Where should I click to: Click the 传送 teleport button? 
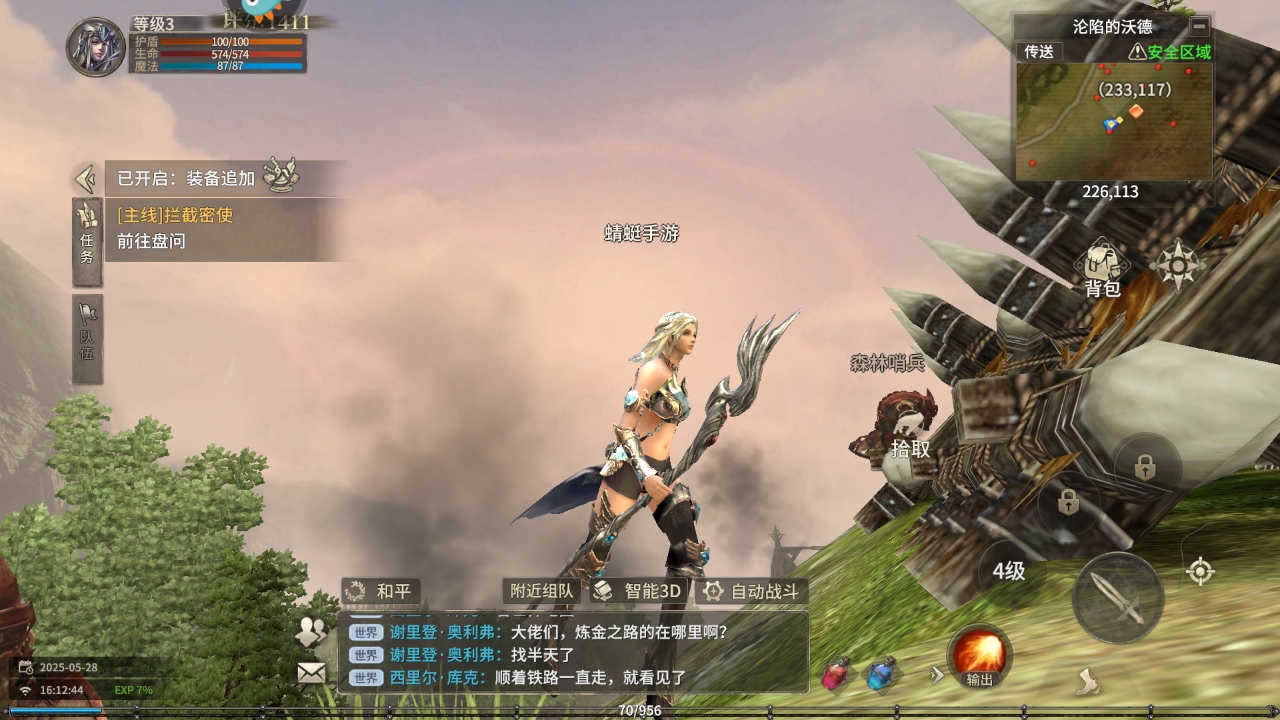(x=1039, y=52)
